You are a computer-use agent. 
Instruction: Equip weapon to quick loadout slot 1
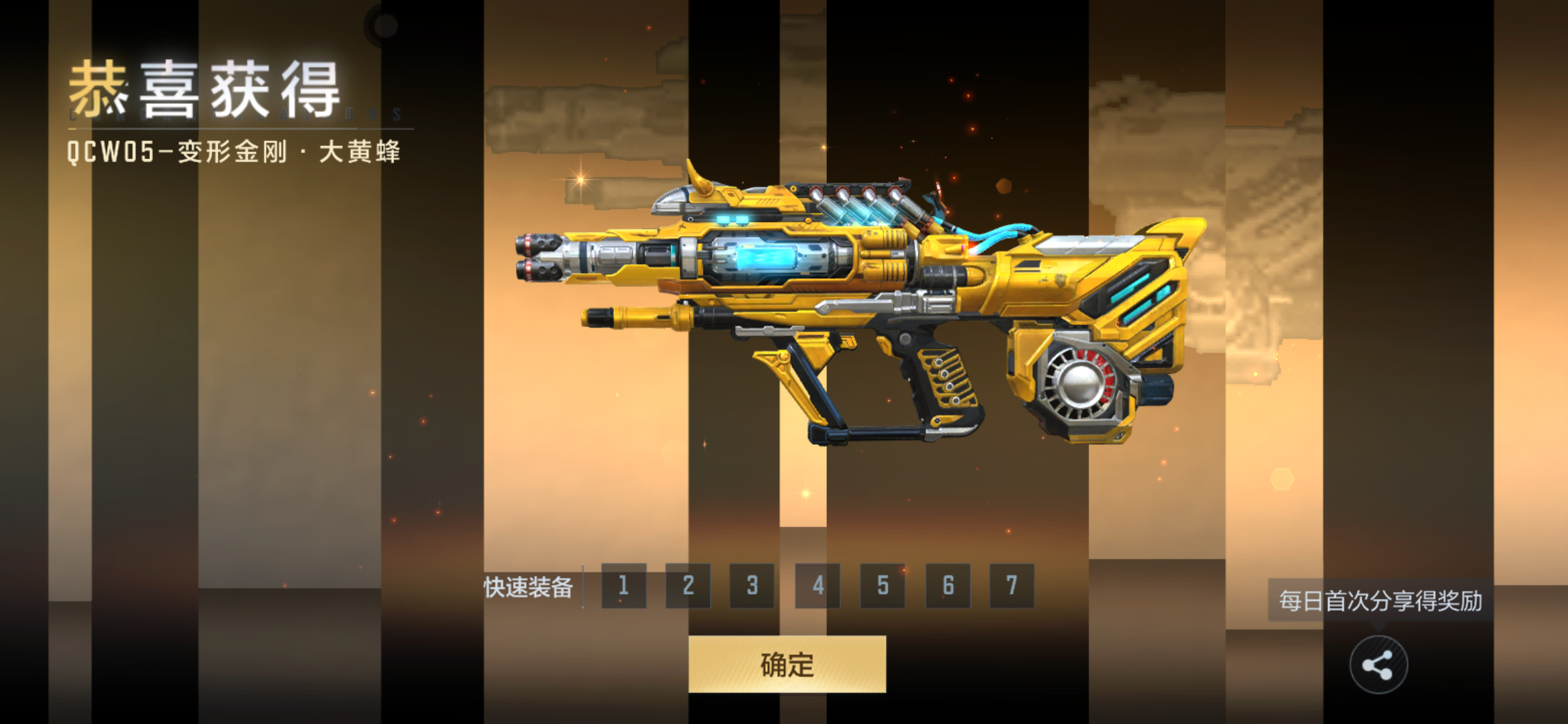(624, 586)
